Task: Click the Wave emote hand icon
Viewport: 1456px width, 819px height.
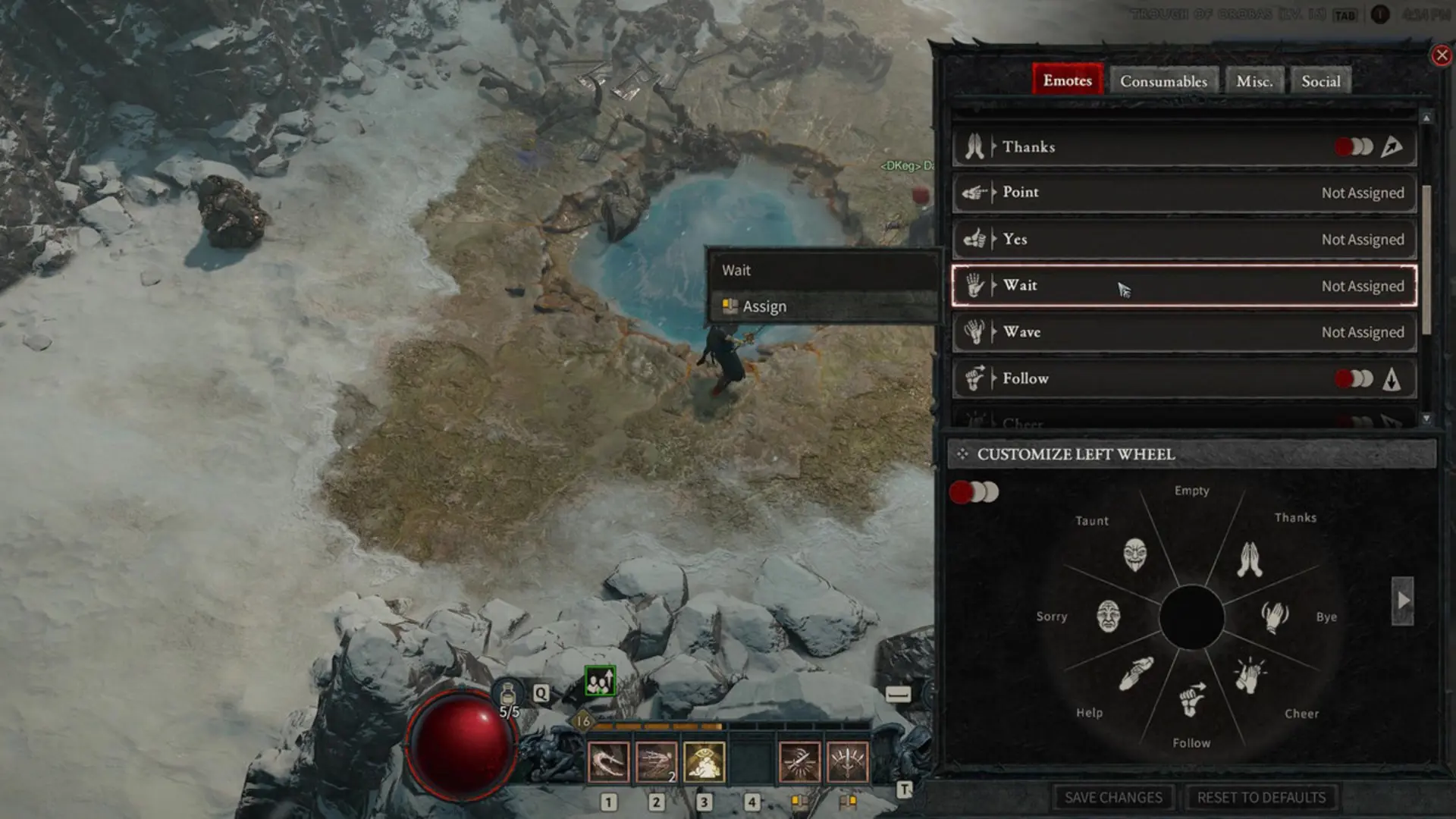Action: point(973,332)
